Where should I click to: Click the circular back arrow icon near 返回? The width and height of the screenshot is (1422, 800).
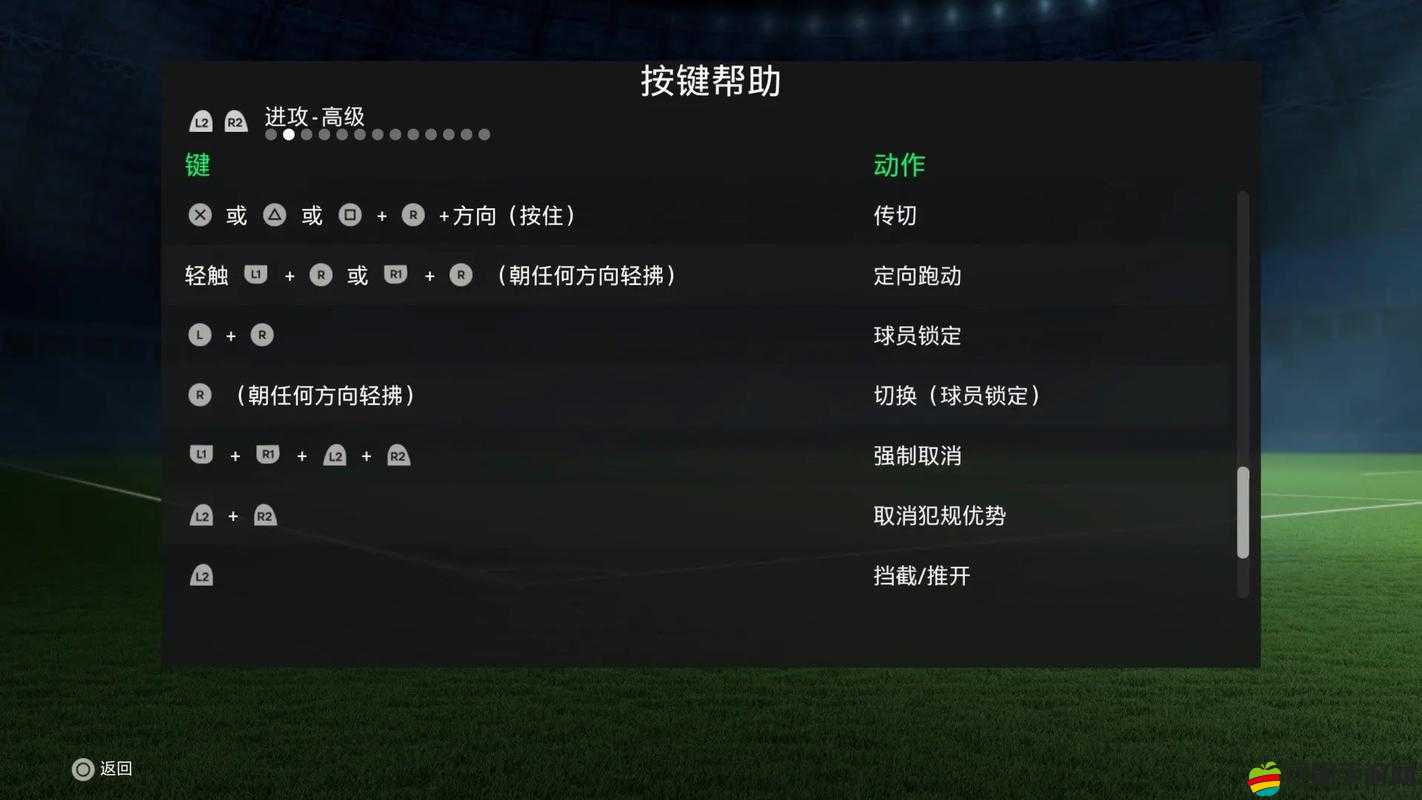click(x=81, y=768)
